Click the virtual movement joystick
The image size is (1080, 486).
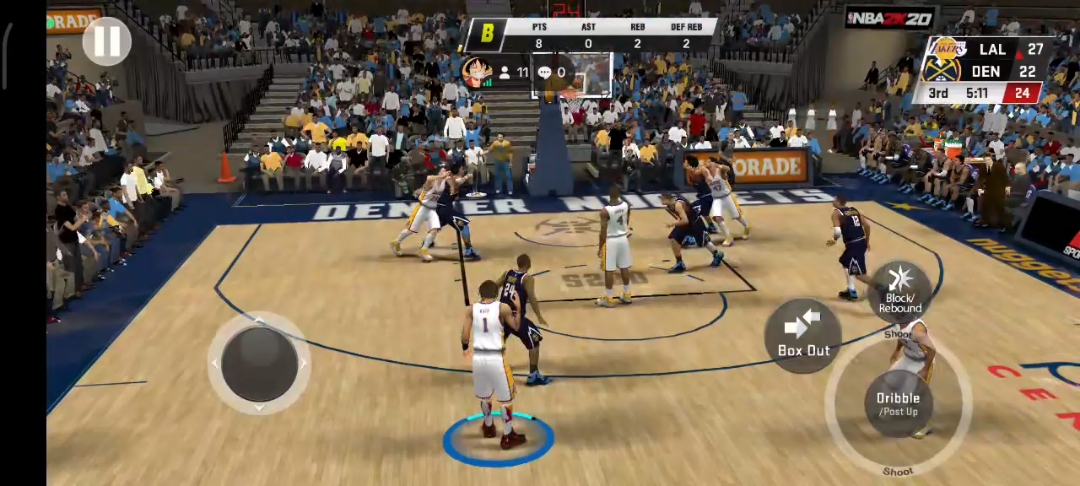(x=259, y=363)
